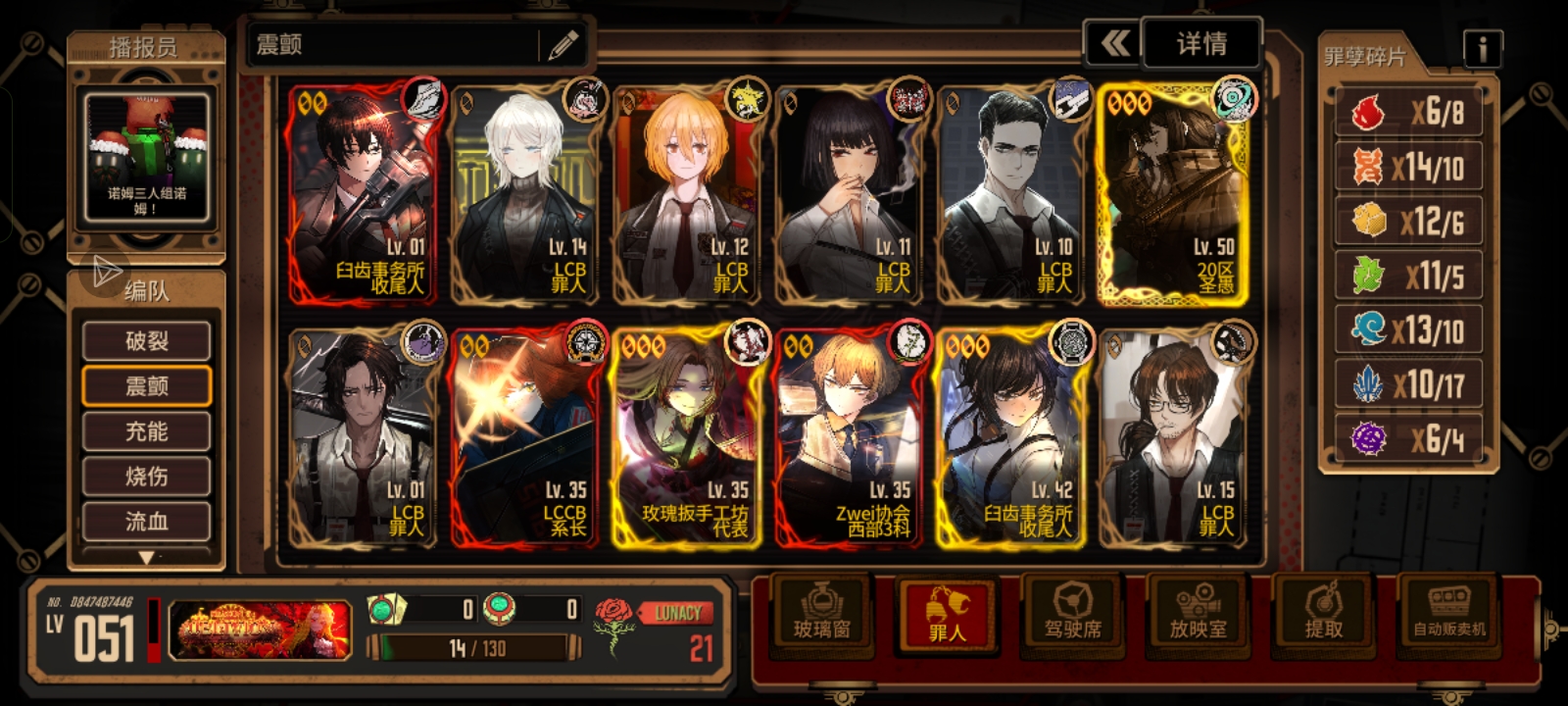The width and height of the screenshot is (1568, 706).
Task: Click the Lv. 42 臼齿事务所收尾人 card
Action: (x=1010, y=438)
